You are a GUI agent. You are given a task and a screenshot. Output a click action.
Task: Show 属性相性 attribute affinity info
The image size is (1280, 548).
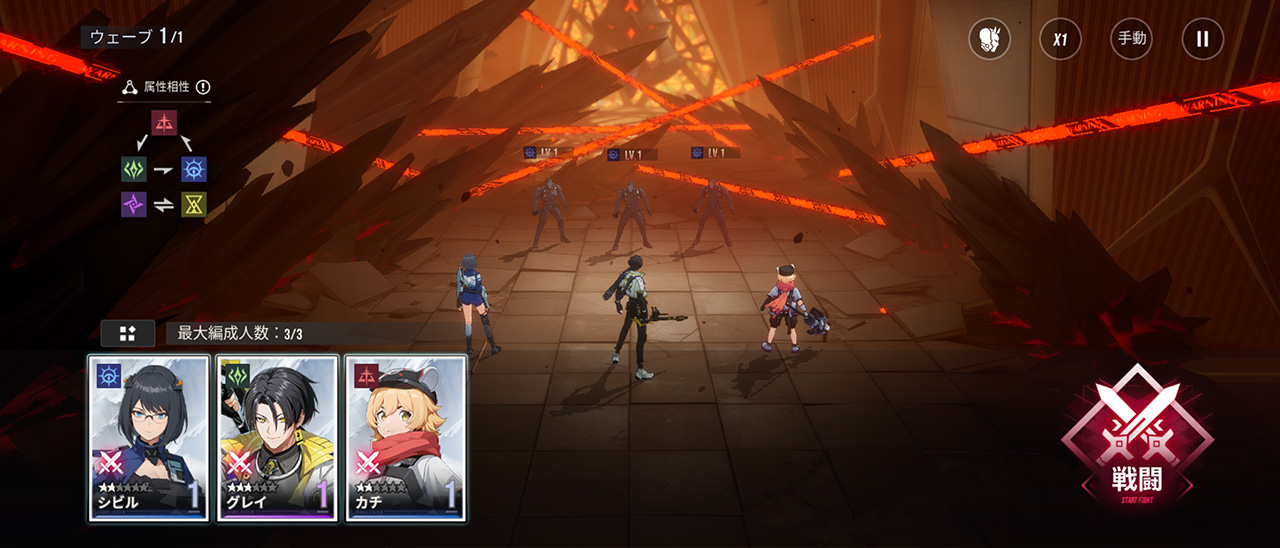[203, 87]
